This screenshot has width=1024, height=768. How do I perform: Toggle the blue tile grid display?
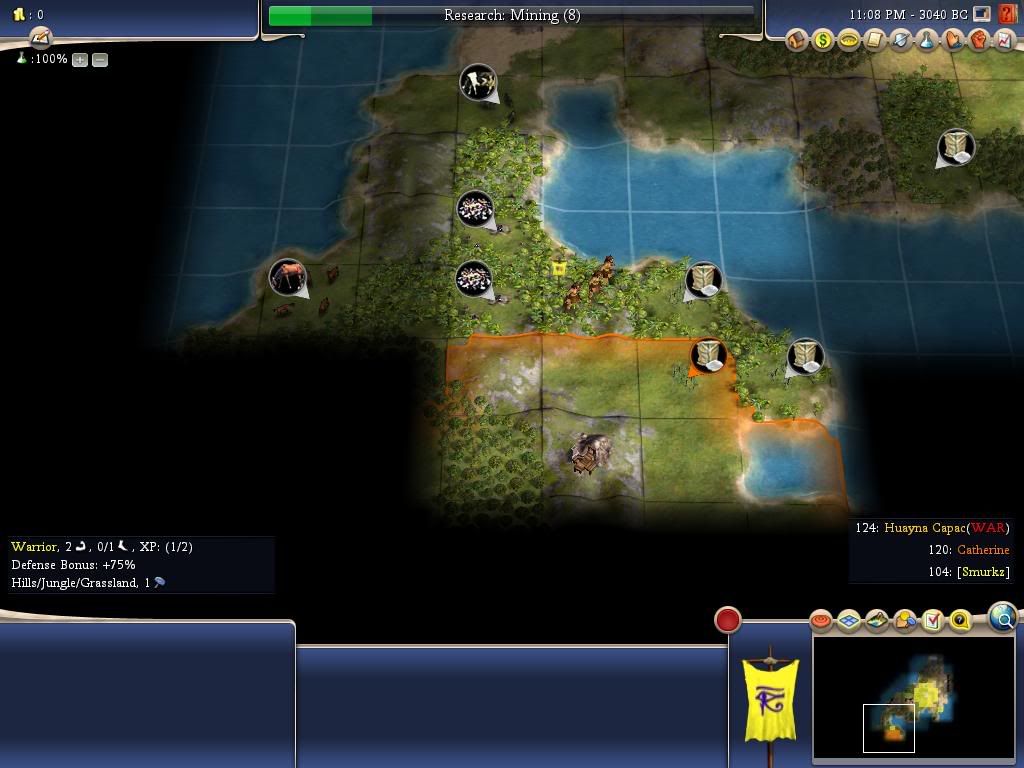[x=849, y=621]
